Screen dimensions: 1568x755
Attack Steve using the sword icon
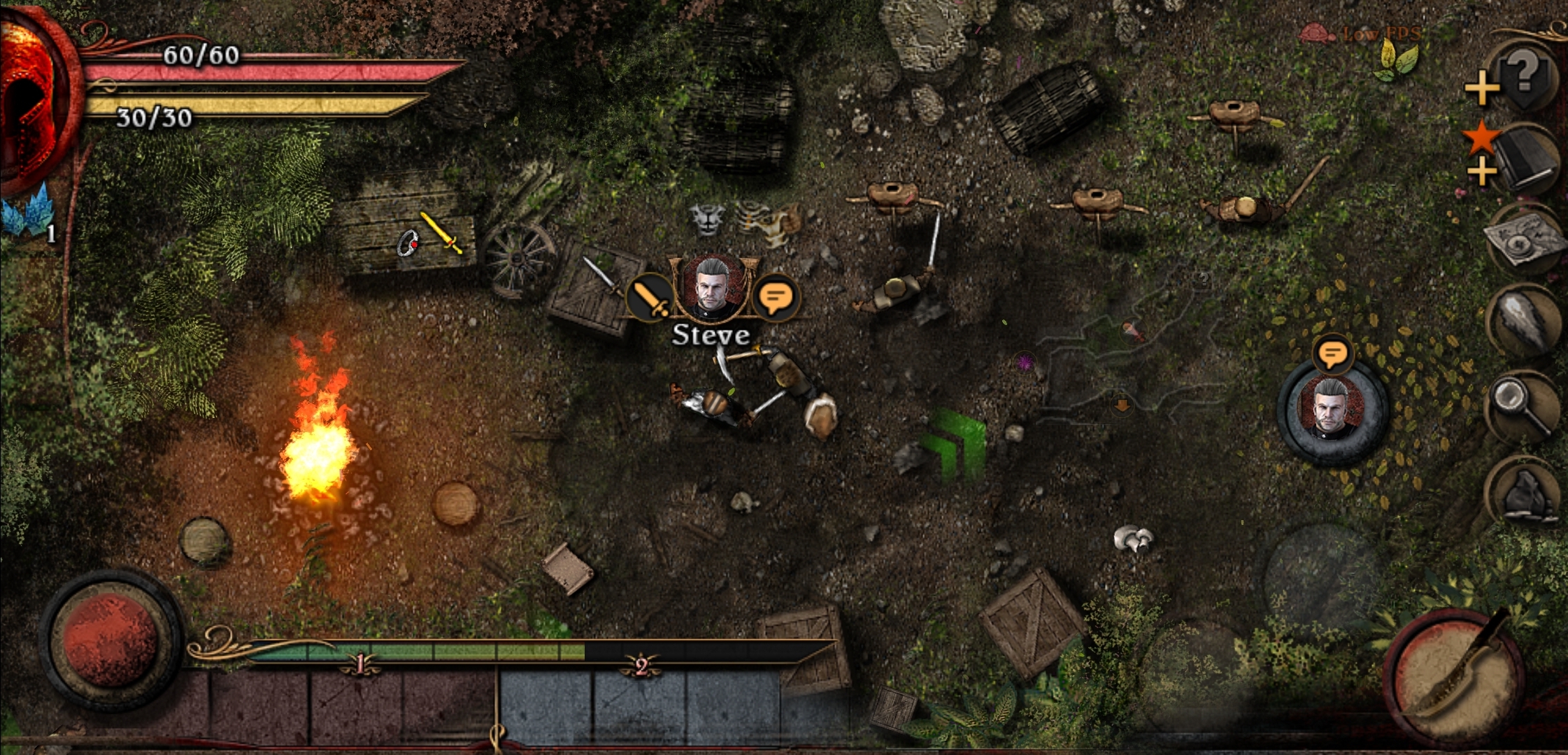tap(650, 297)
